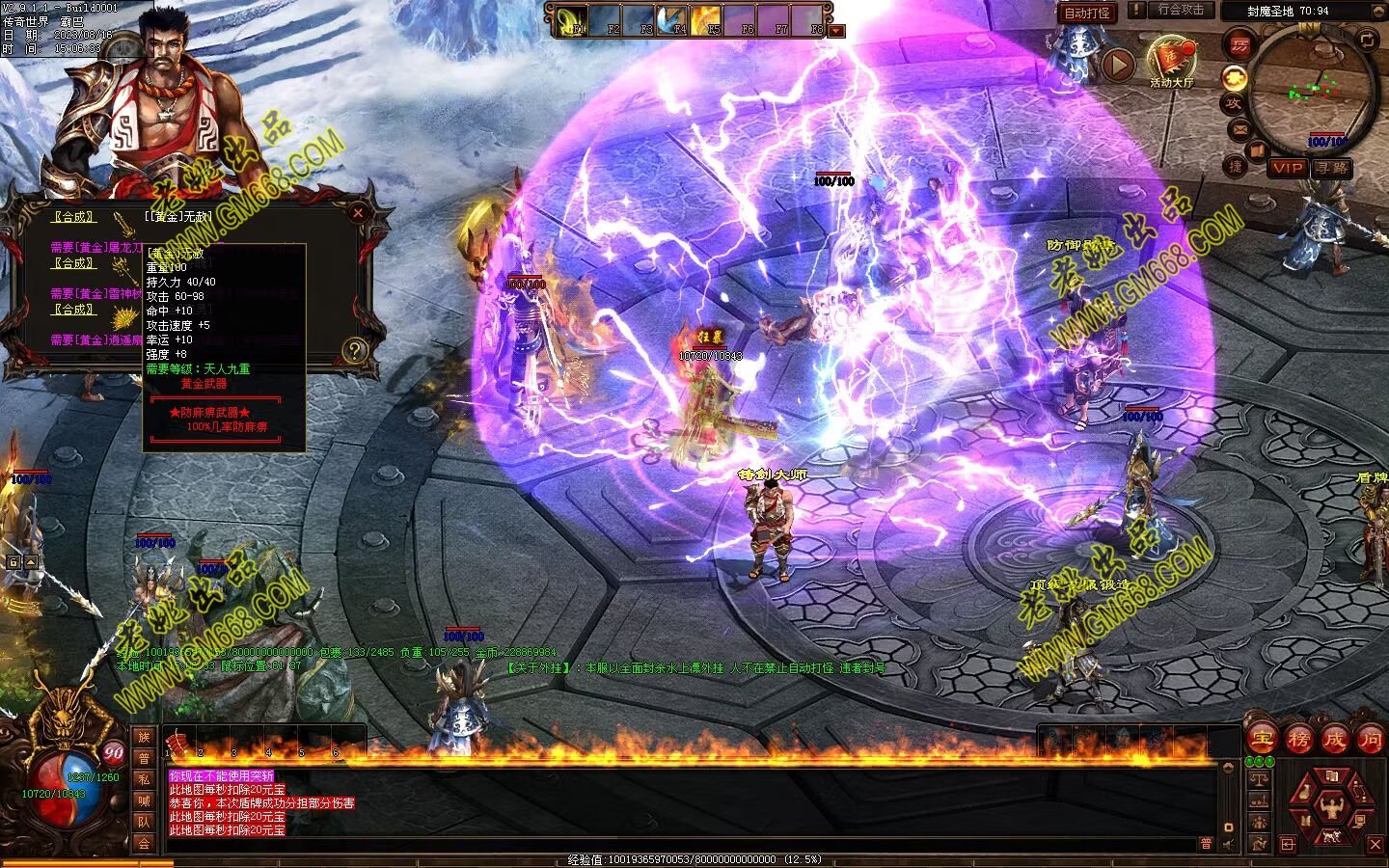1389x868 pixels.
Task: Open the hotkey bar dropdown arrow
Action: (x=836, y=31)
